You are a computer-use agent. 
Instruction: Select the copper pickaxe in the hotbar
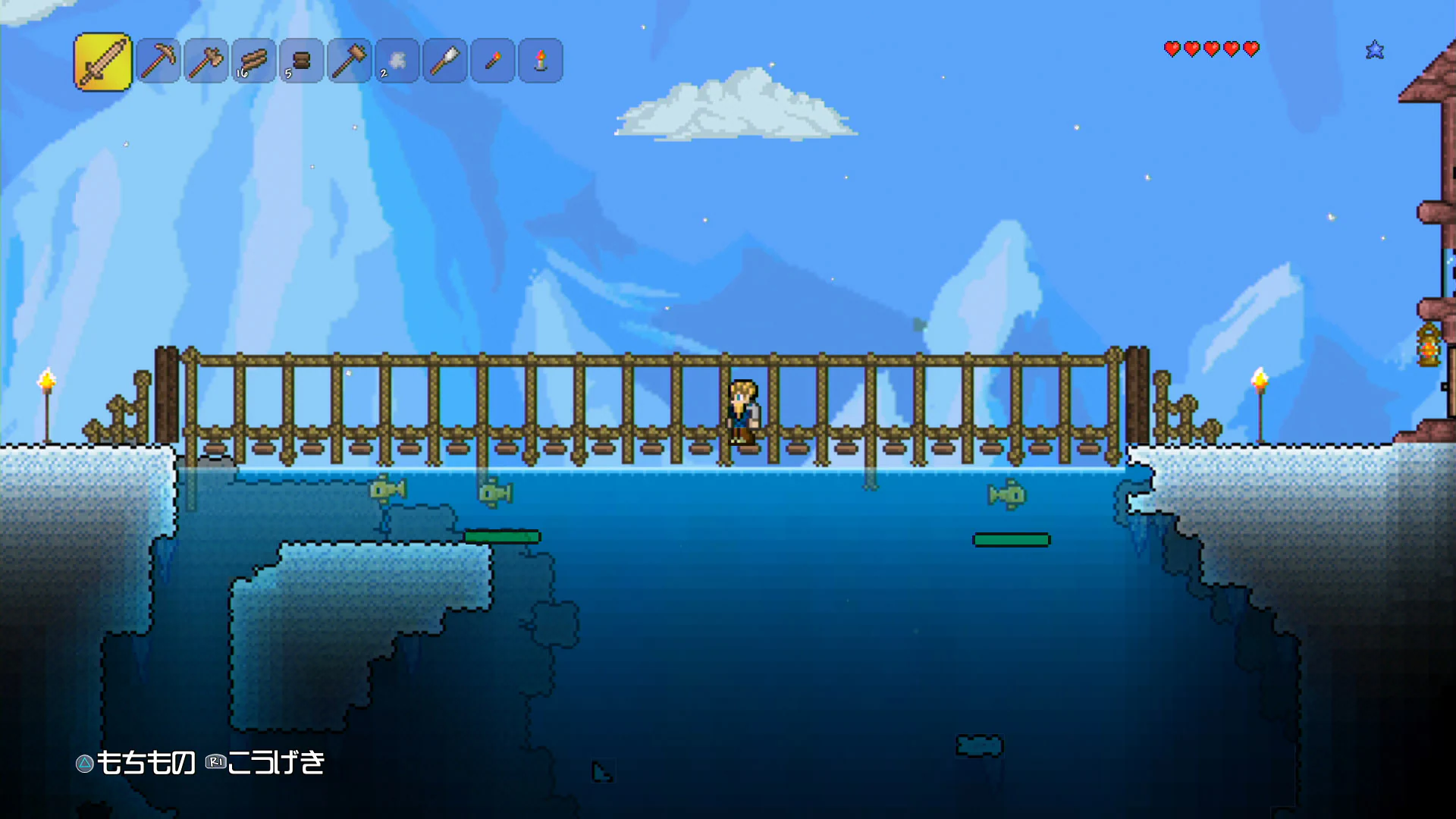(158, 61)
